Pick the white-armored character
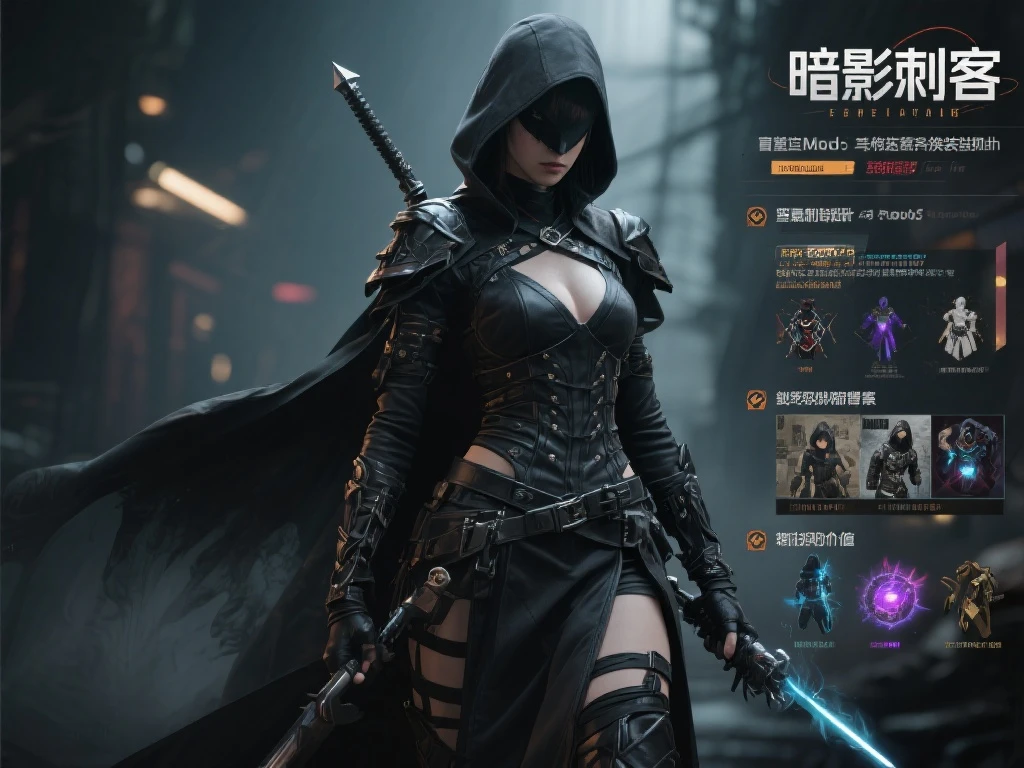This screenshot has height=768, width=1024. point(960,326)
